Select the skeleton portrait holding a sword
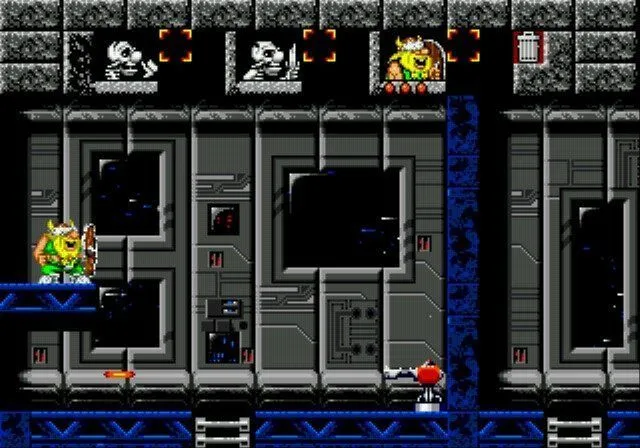 click(268, 58)
